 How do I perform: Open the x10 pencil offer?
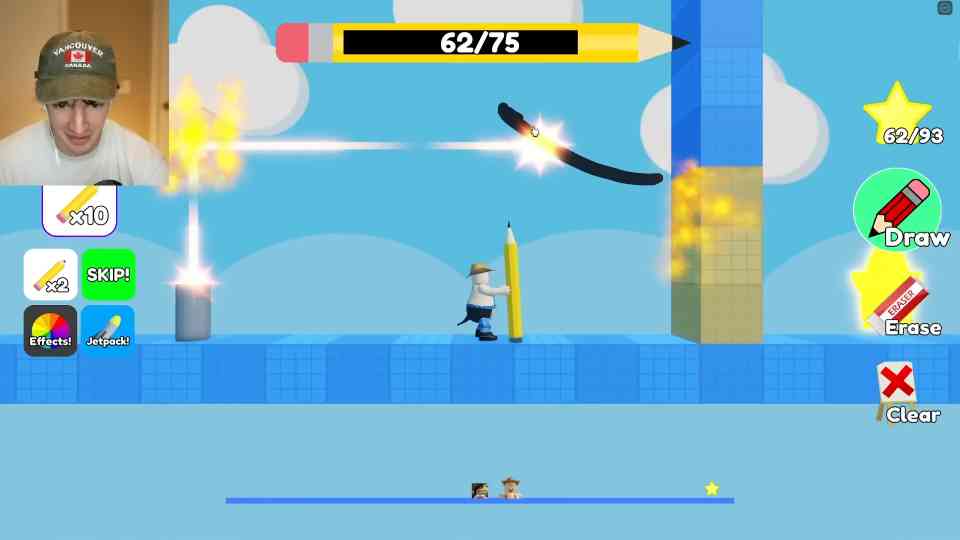tap(80, 209)
